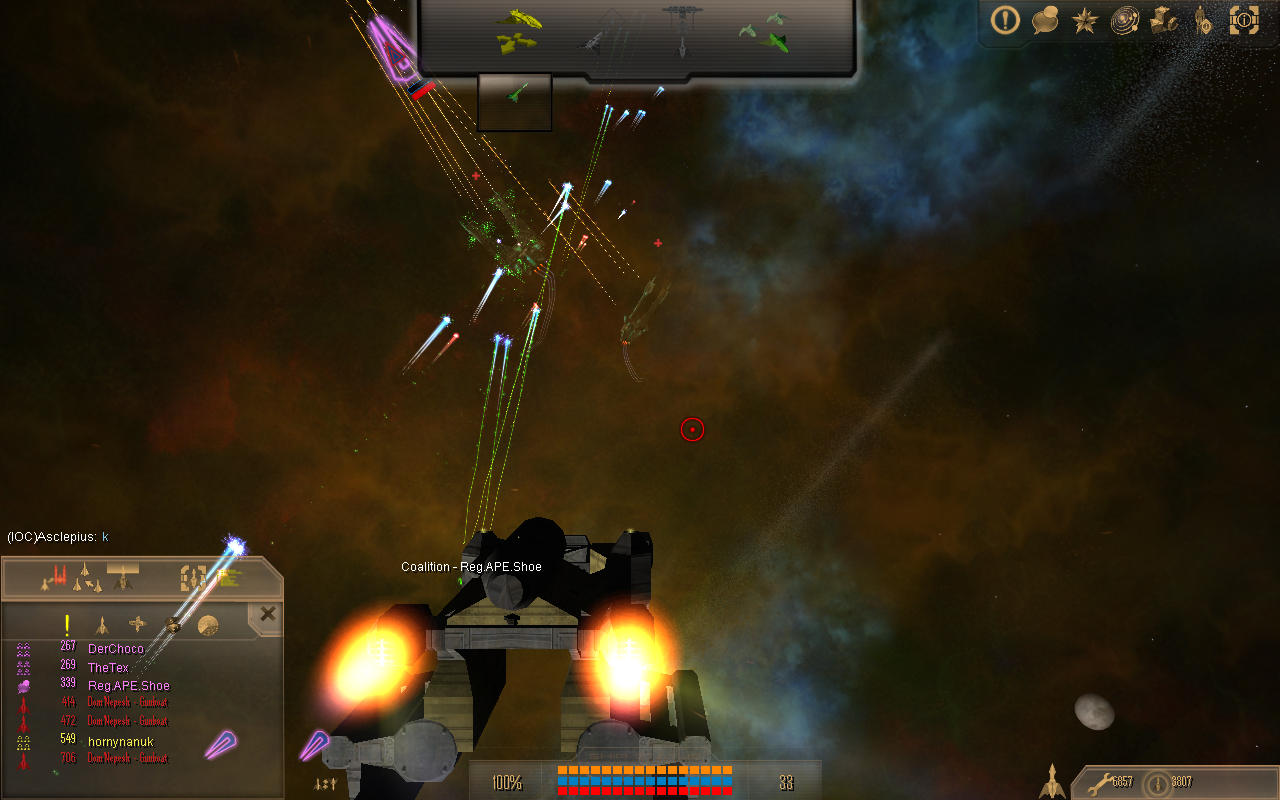Open the galaxy map icon in the top-right bar

tap(1124, 20)
